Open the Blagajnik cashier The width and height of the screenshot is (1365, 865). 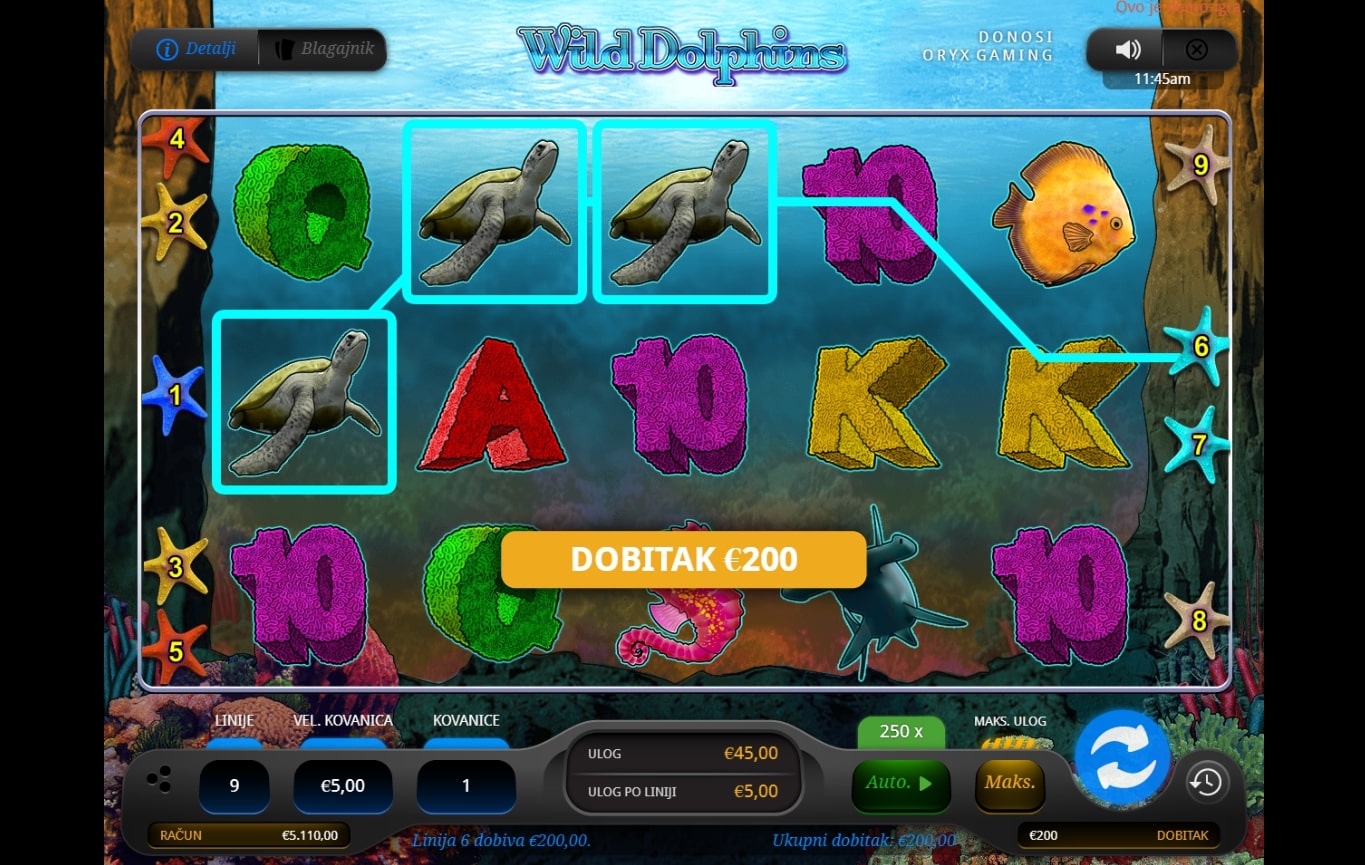323,49
